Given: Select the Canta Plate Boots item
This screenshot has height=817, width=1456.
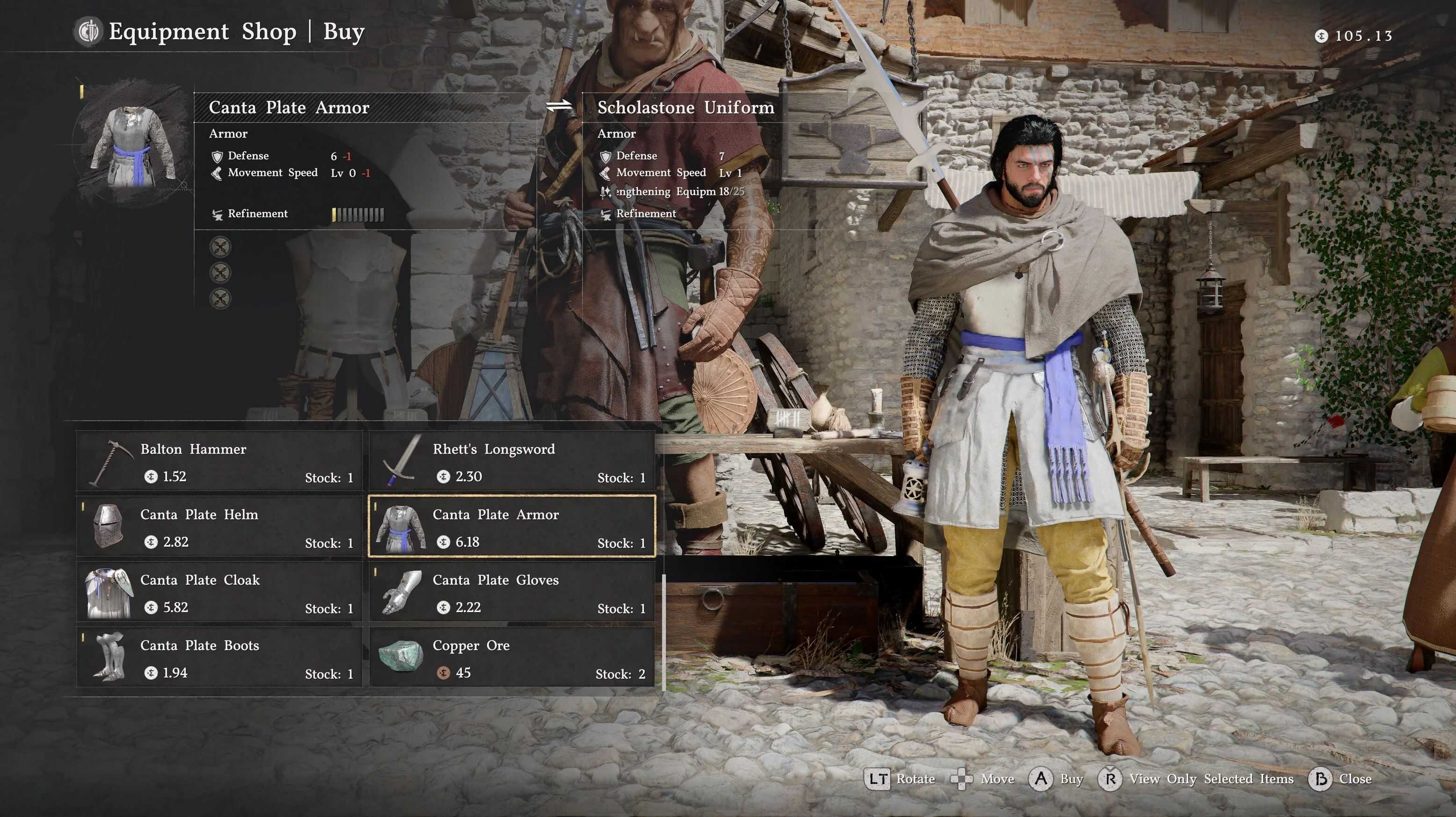Looking at the screenshot, I should [219, 658].
